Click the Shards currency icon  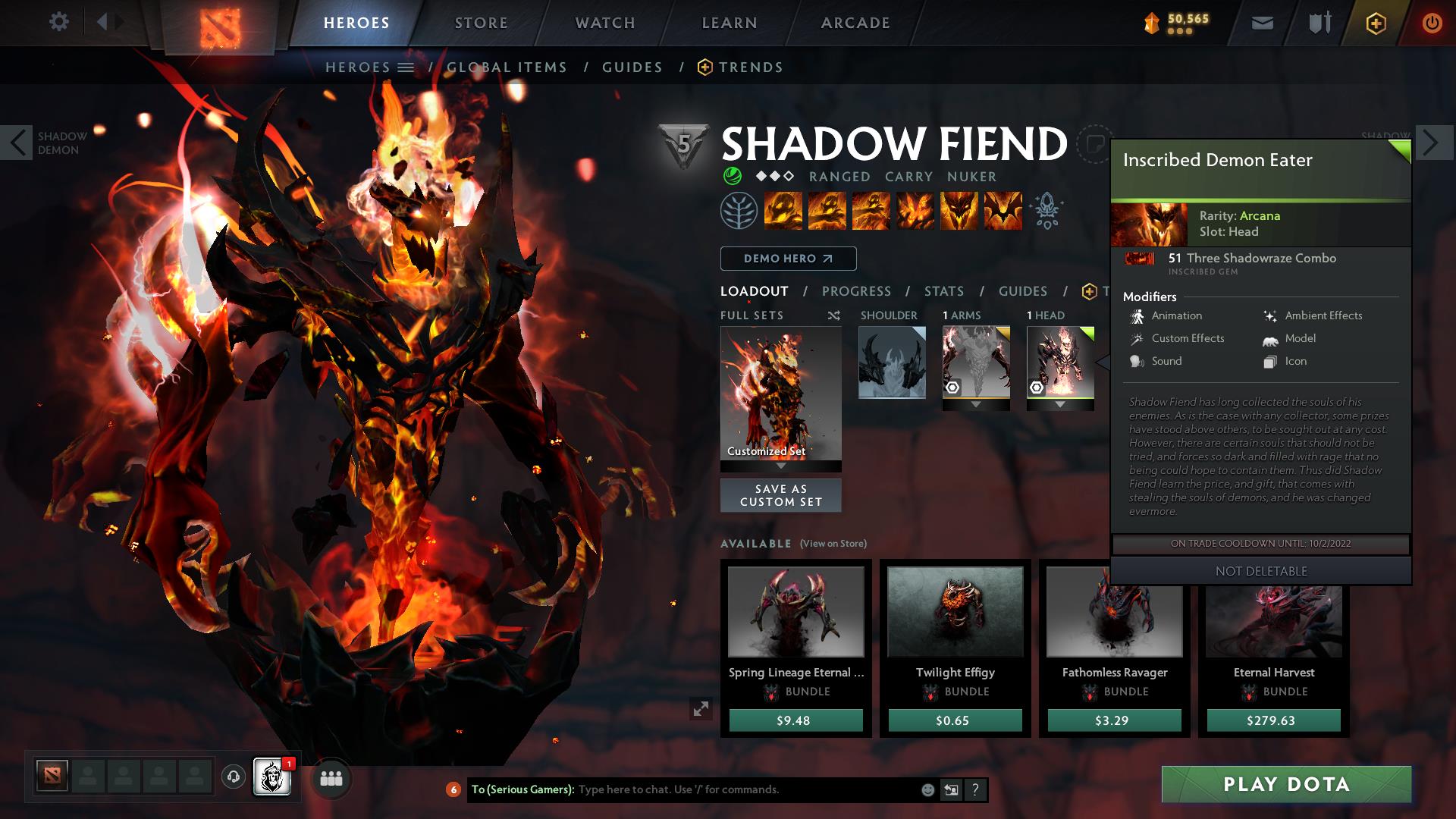(1152, 23)
